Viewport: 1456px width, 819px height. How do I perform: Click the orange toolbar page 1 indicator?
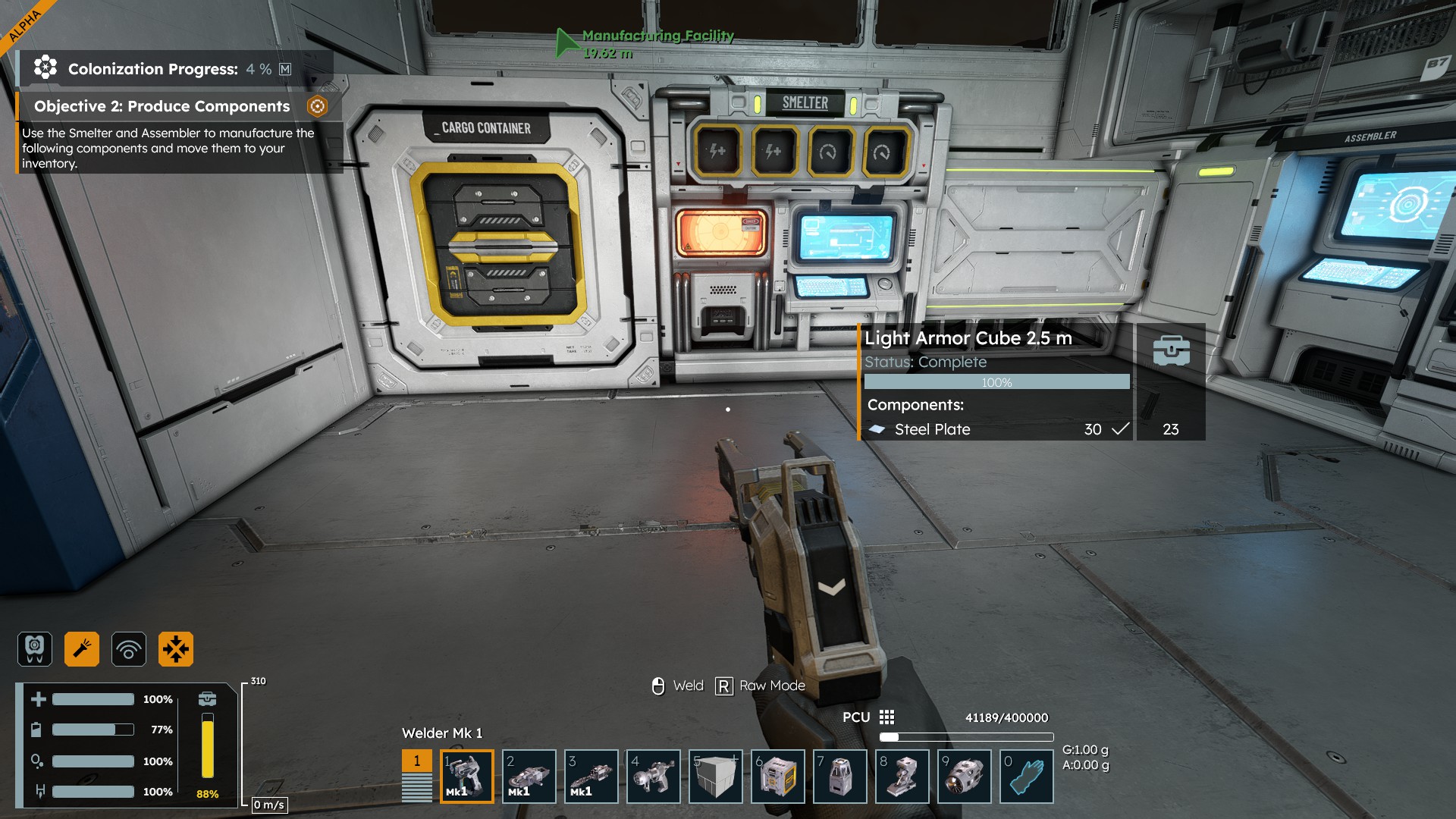pyautogui.click(x=416, y=761)
